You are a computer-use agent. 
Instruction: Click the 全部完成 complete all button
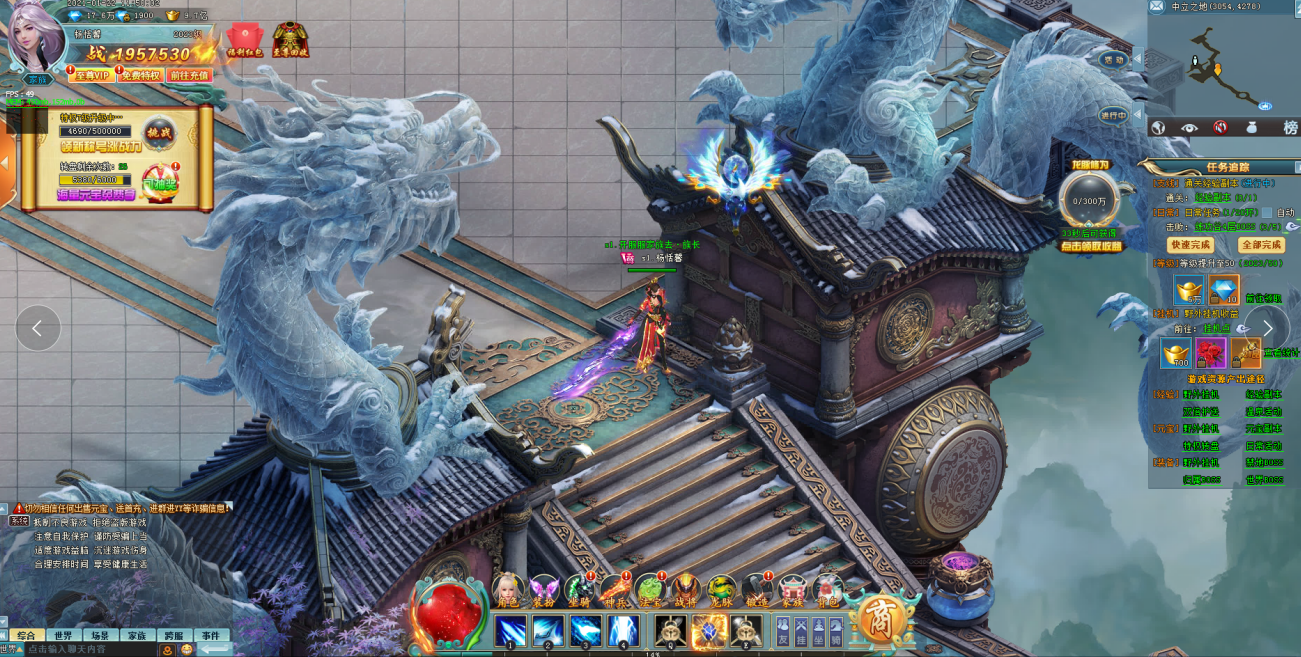coord(1261,245)
